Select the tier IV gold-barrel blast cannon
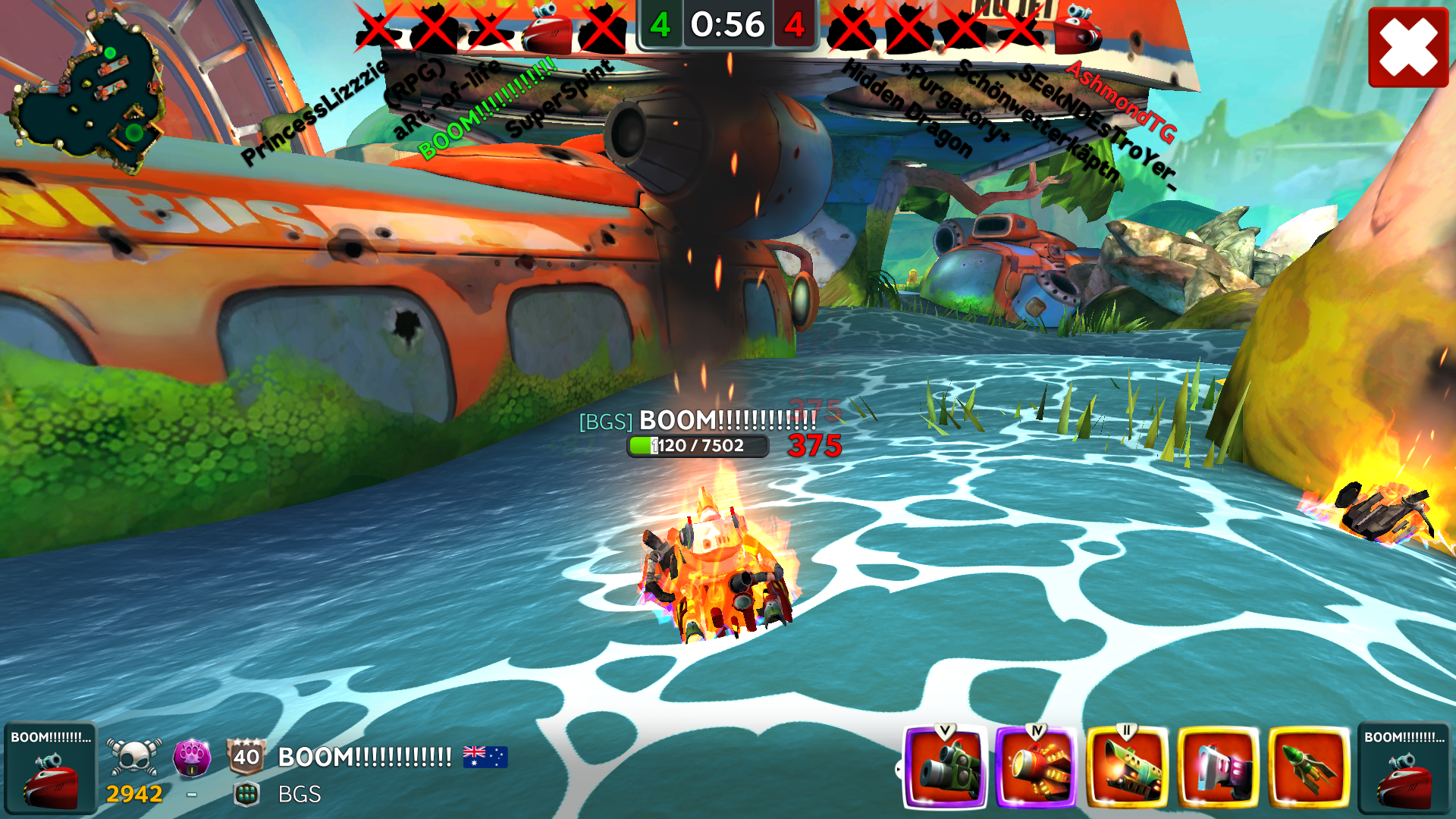Image resolution: width=1456 pixels, height=819 pixels. (1036, 767)
